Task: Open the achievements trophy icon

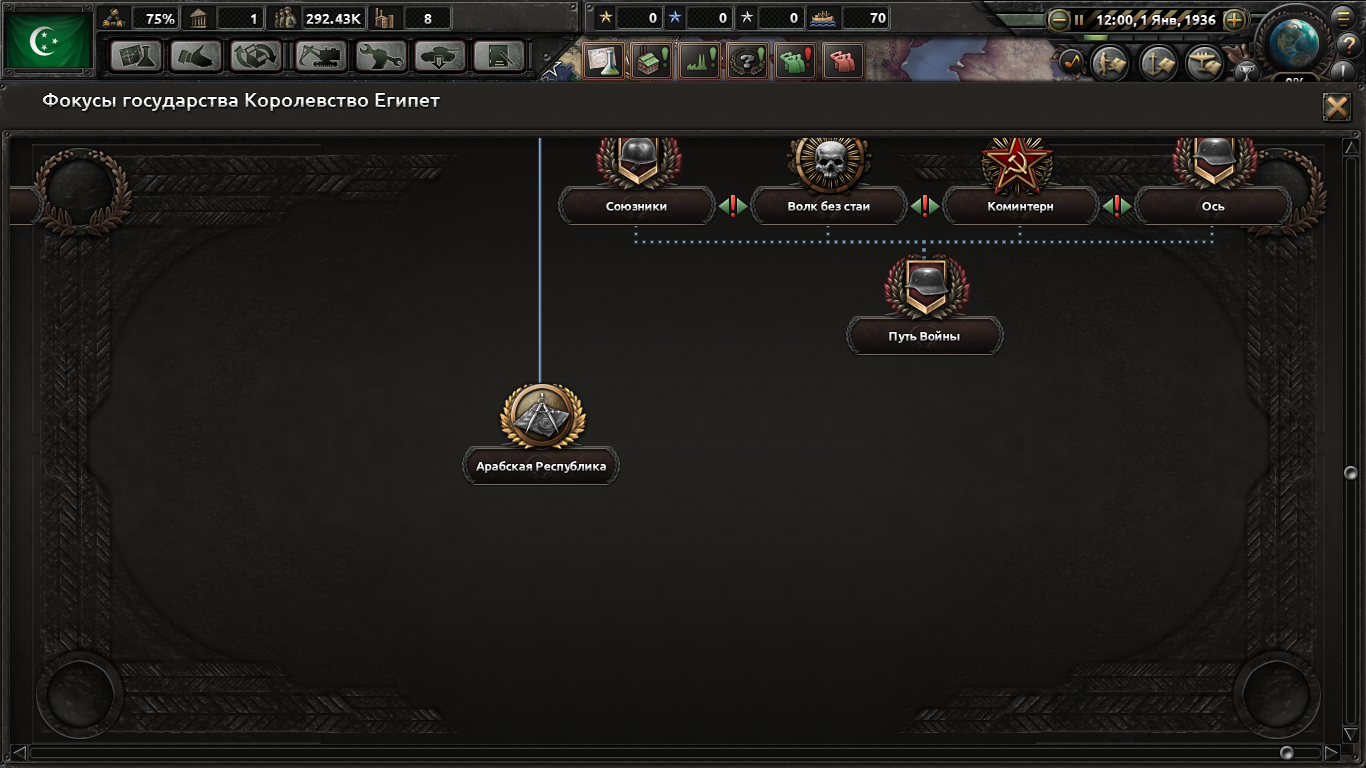Action: tap(1248, 72)
